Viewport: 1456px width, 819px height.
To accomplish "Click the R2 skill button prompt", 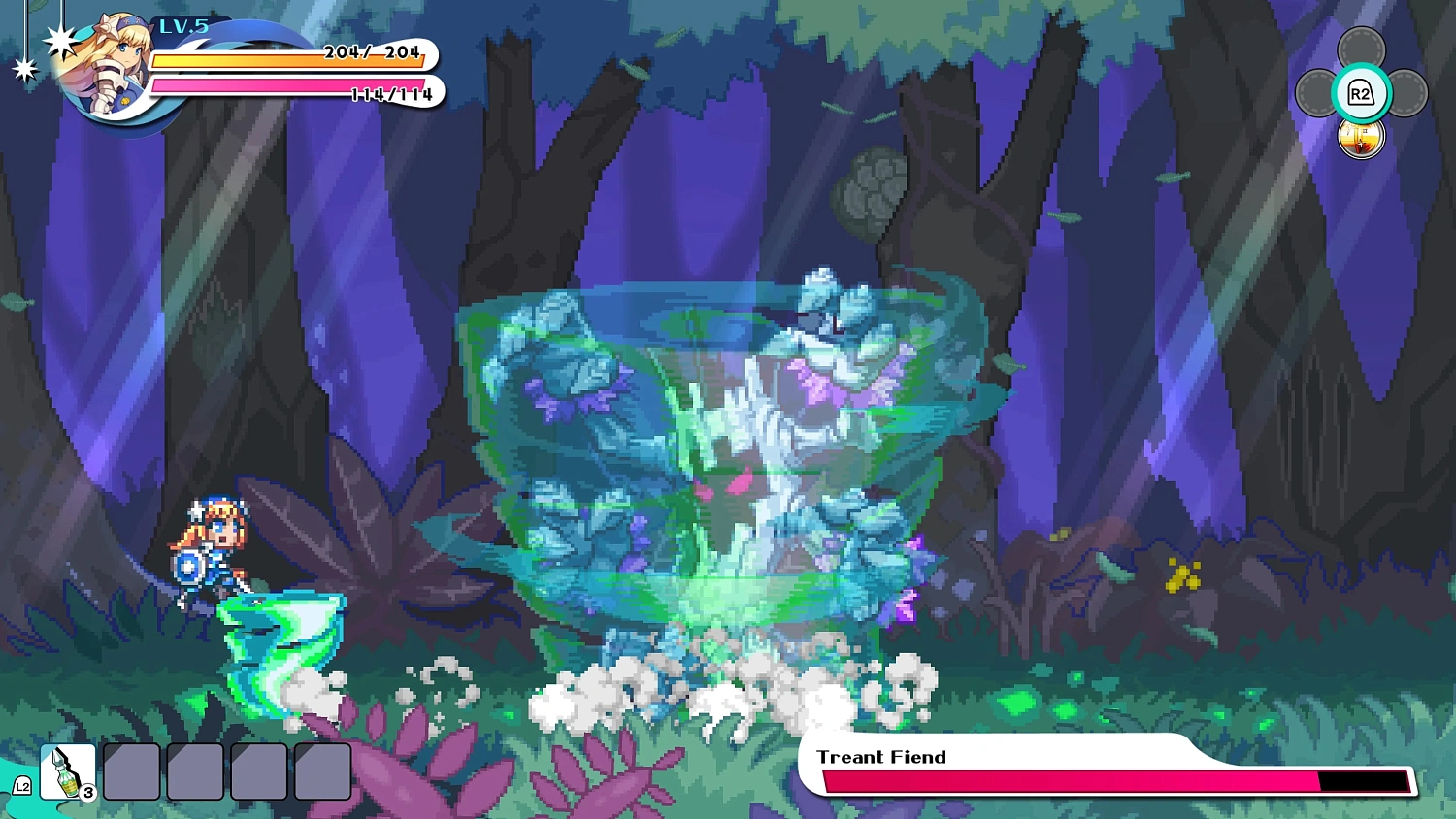I will 1361,94.
